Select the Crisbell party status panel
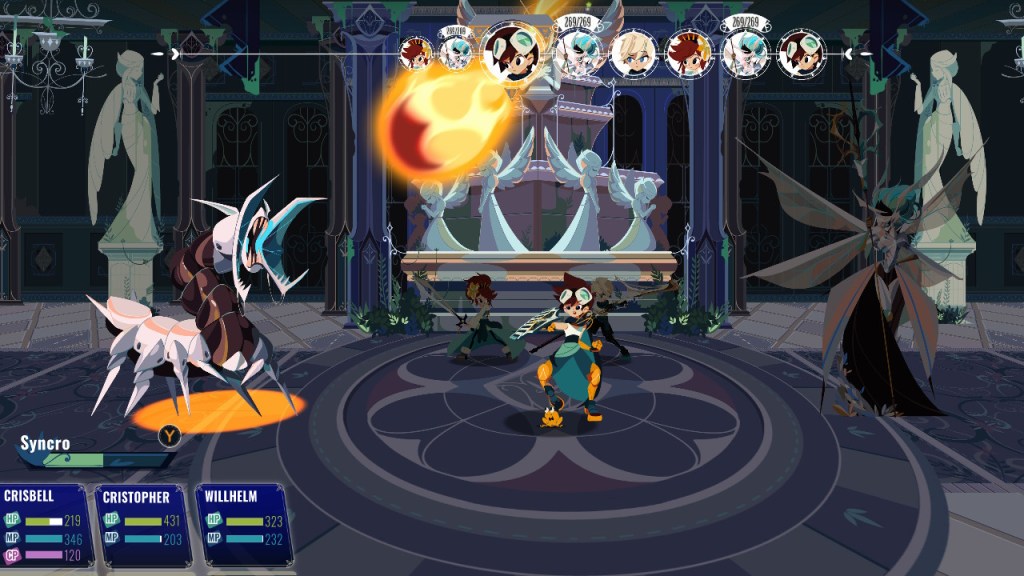1024x576 pixels. [46, 524]
